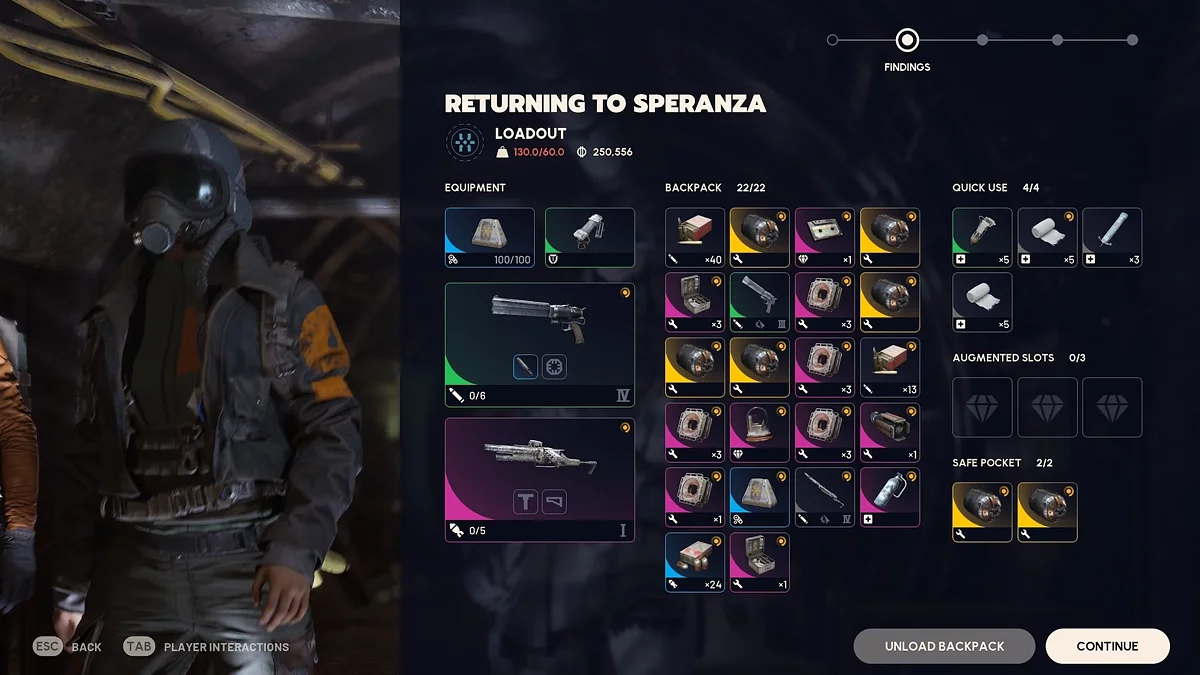Select the cassette tape item in backpack
This screenshot has height=675, width=1200.
tap(825, 237)
